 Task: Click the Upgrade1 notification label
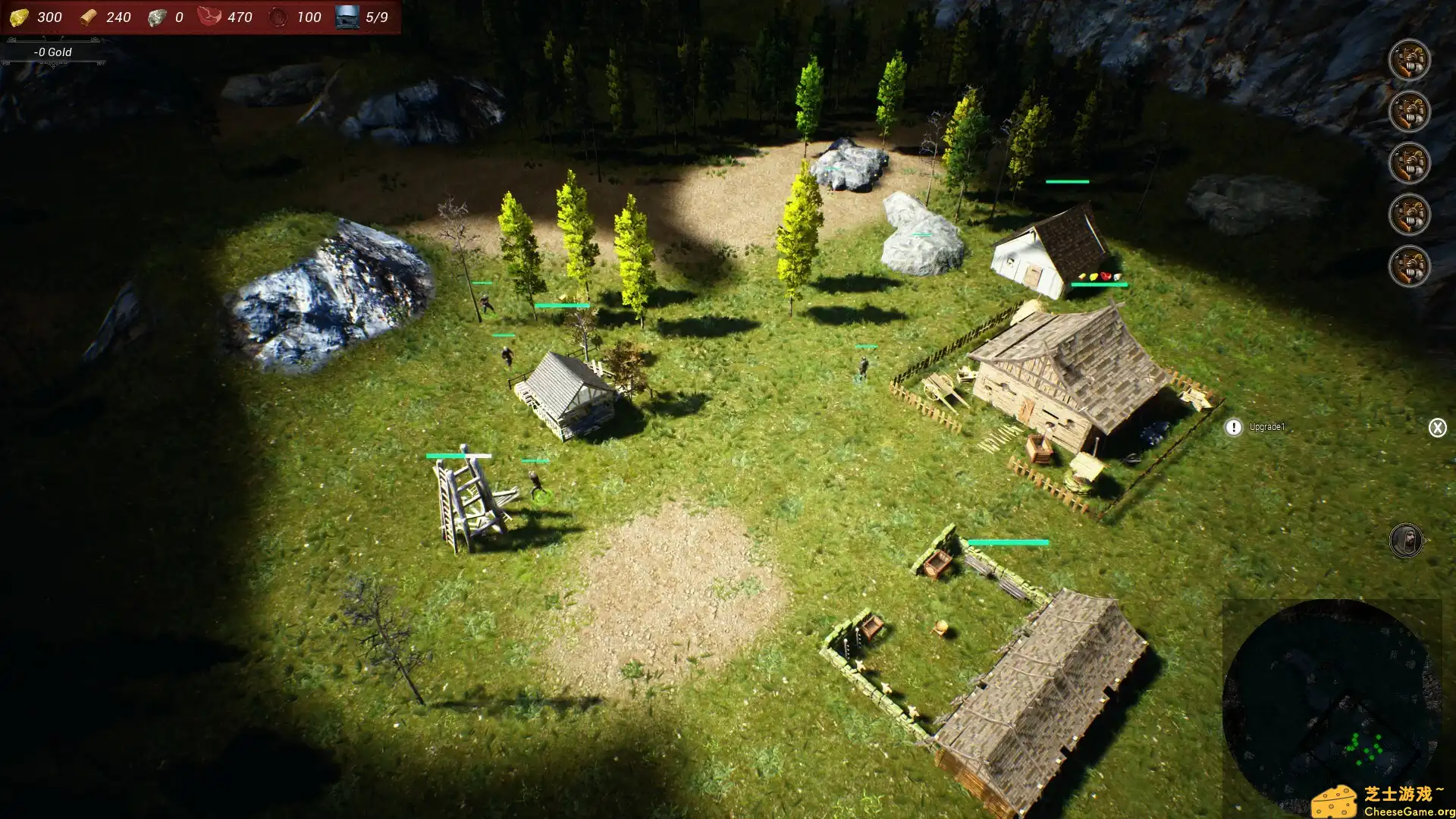point(1265,427)
